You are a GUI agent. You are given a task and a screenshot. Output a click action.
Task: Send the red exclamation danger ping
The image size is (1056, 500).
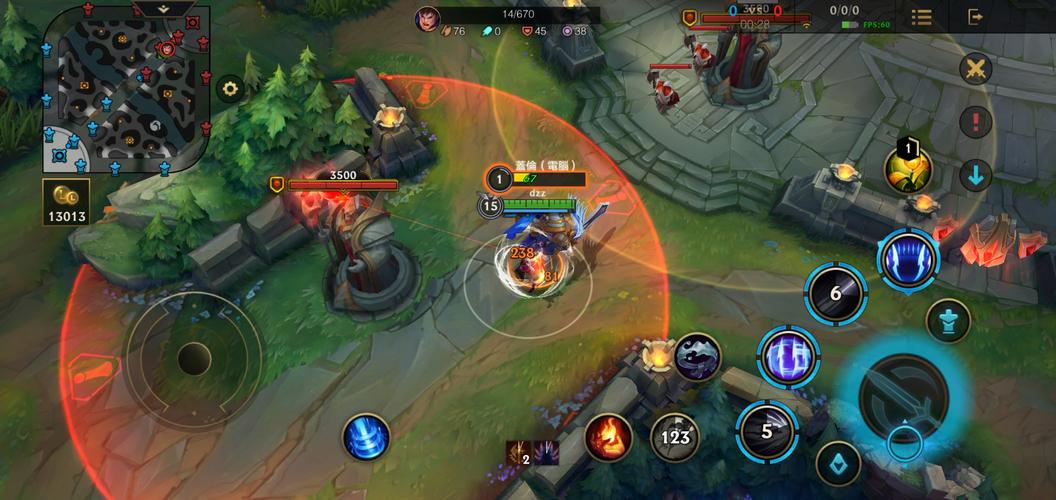tap(975, 122)
